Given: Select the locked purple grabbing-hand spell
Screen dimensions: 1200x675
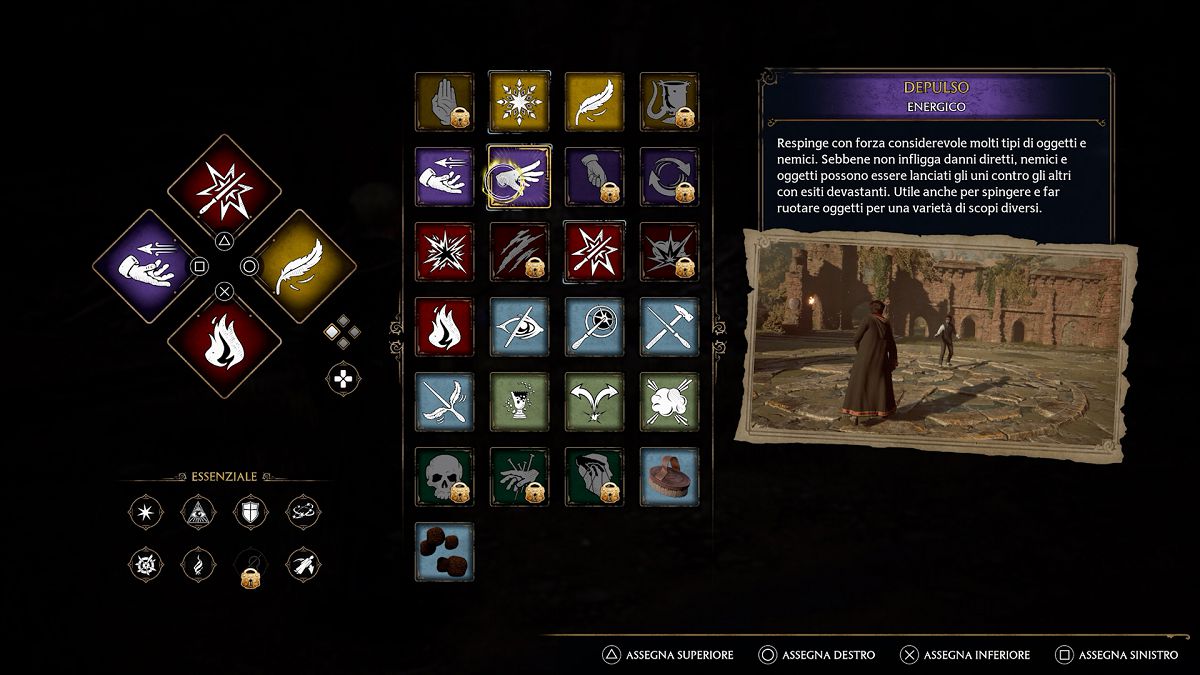Looking at the screenshot, I should pyautogui.click(x=594, y=177).
